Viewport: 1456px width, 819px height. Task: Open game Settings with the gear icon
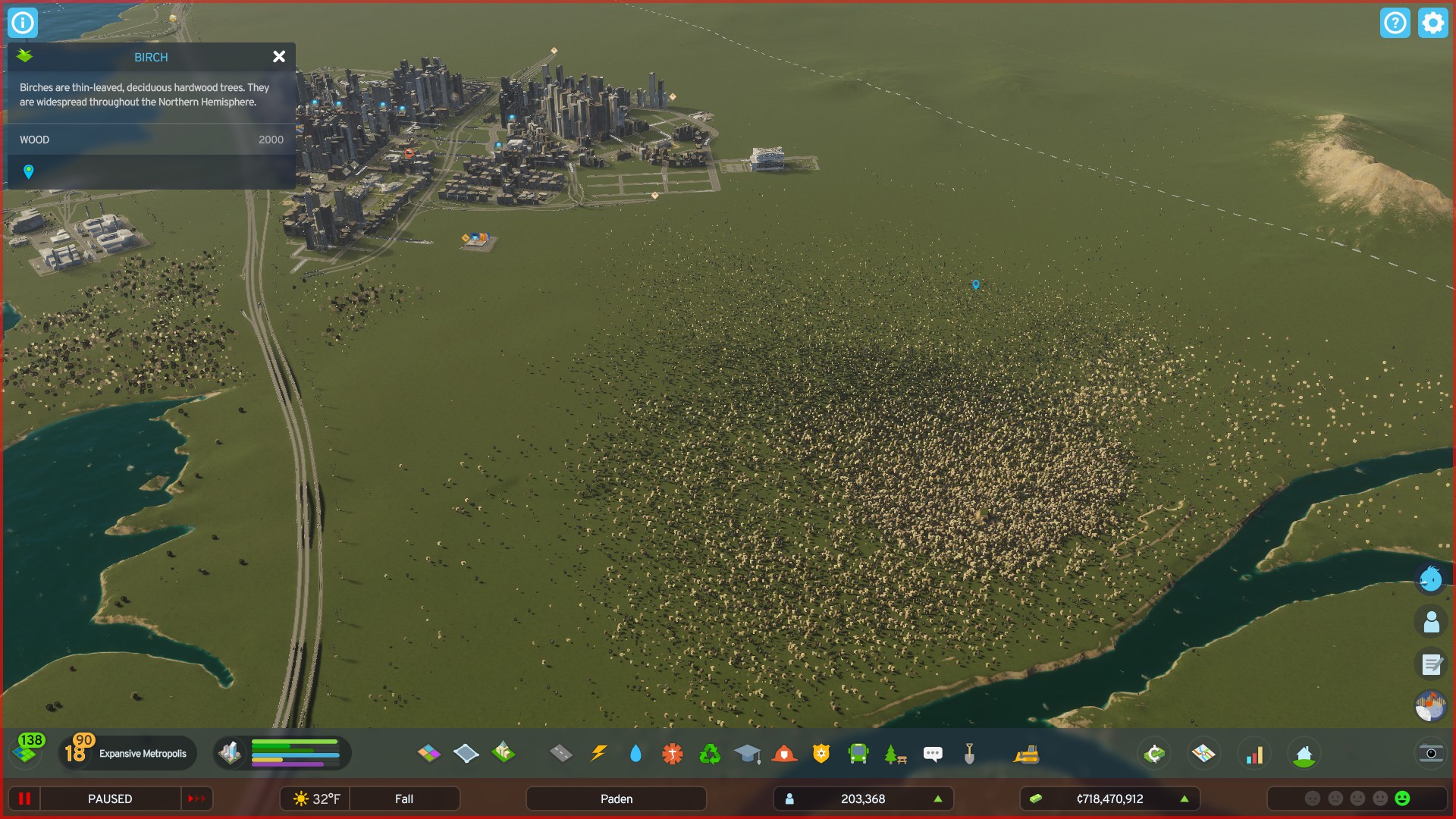click(x=1432, y=23)
